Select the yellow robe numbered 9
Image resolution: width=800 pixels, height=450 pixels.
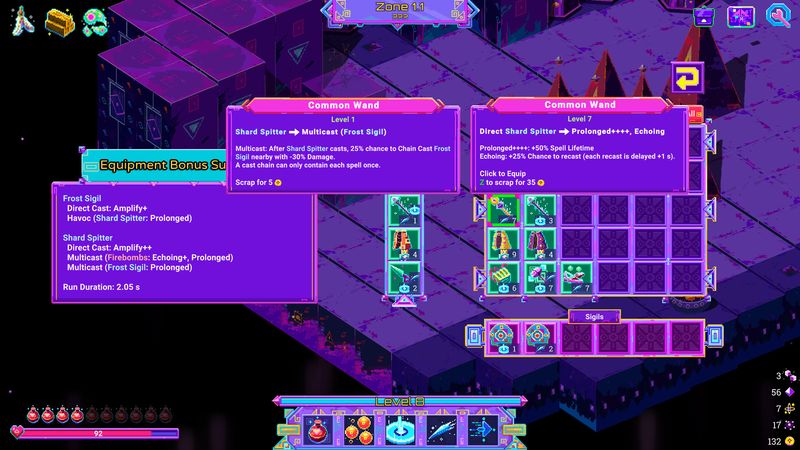click(504, 242)
